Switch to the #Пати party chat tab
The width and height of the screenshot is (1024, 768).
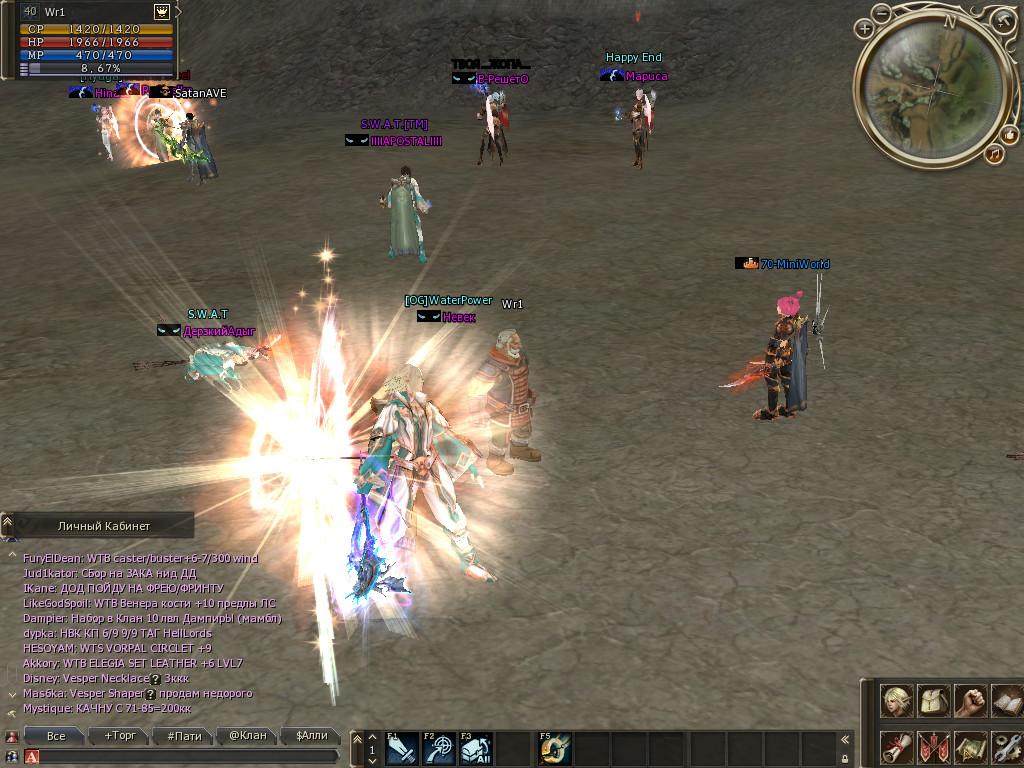184,735
